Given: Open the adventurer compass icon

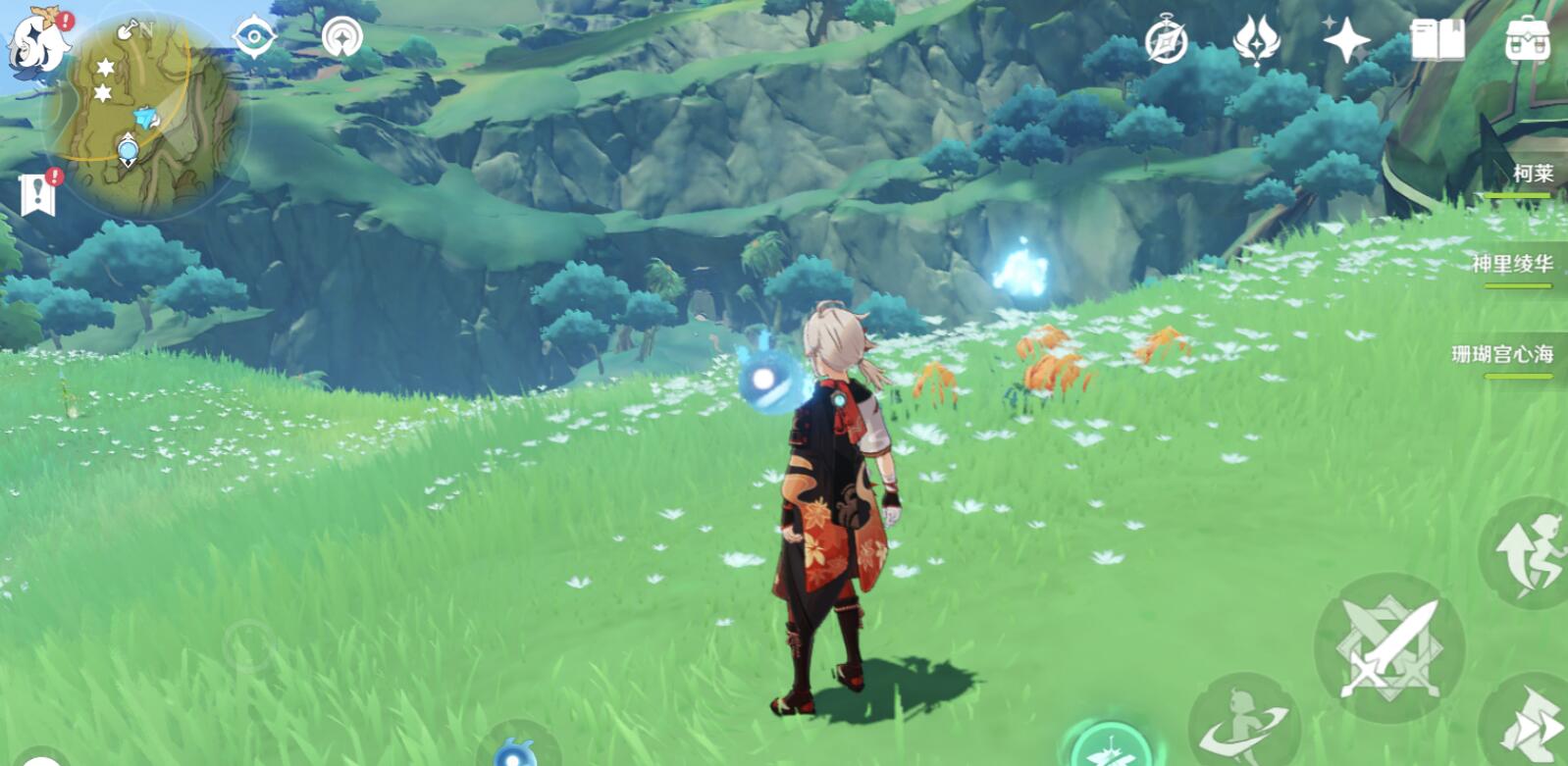Looking at the screenshot, I should pos(1166,42).
